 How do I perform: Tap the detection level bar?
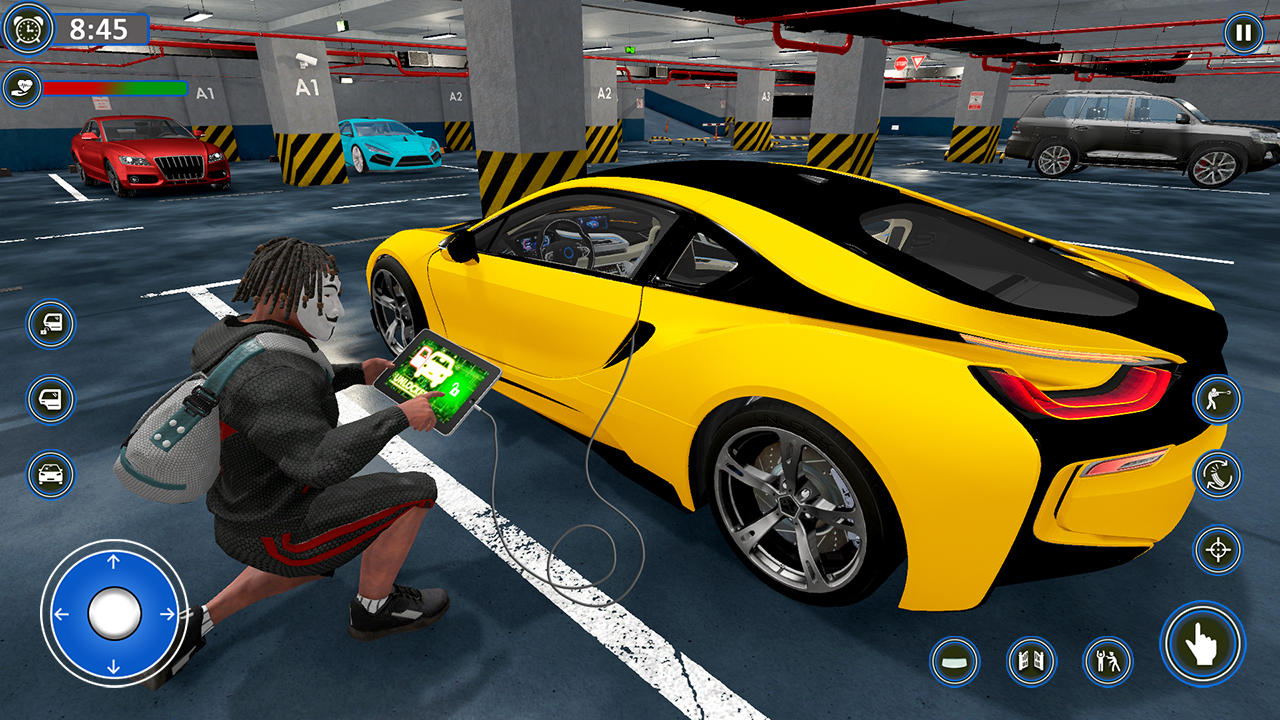115,87
